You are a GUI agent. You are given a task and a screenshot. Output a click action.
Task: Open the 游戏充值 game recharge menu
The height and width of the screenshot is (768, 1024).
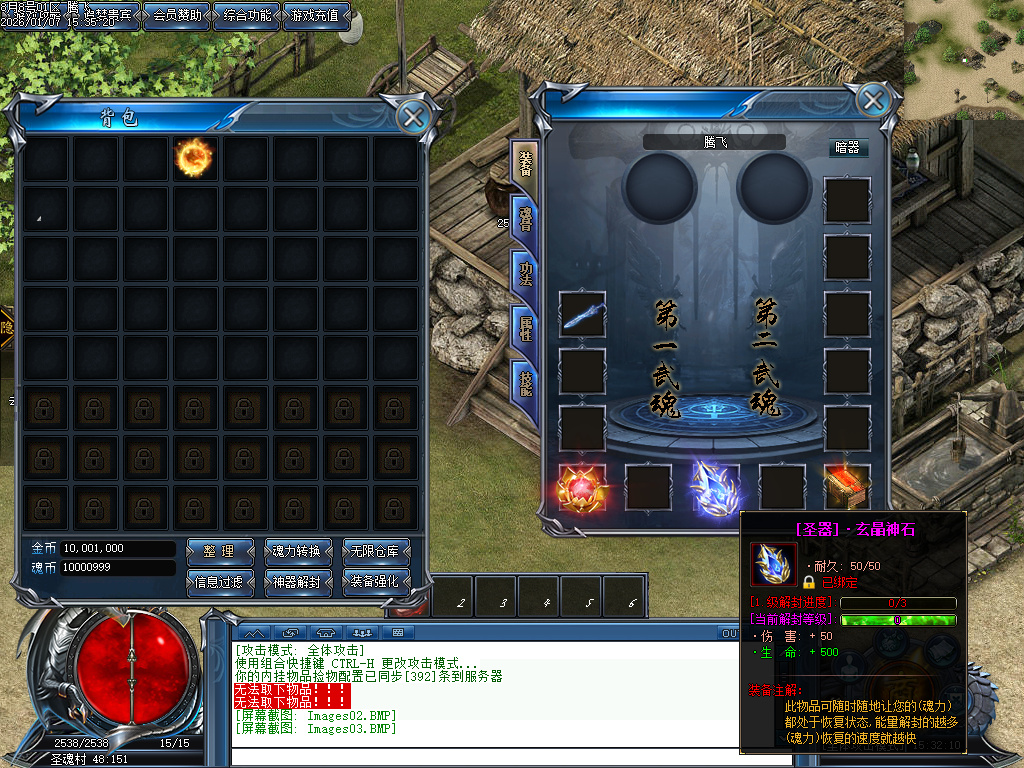coord(316,16)
